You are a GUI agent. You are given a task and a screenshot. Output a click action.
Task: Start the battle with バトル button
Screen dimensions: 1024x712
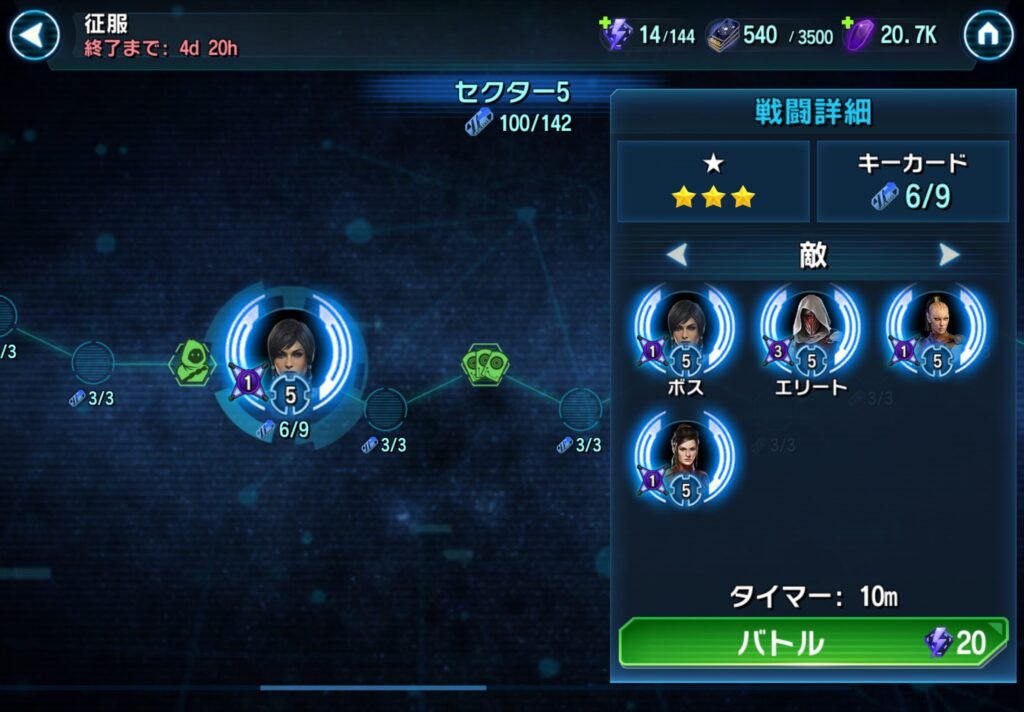[x=812, y=642]
